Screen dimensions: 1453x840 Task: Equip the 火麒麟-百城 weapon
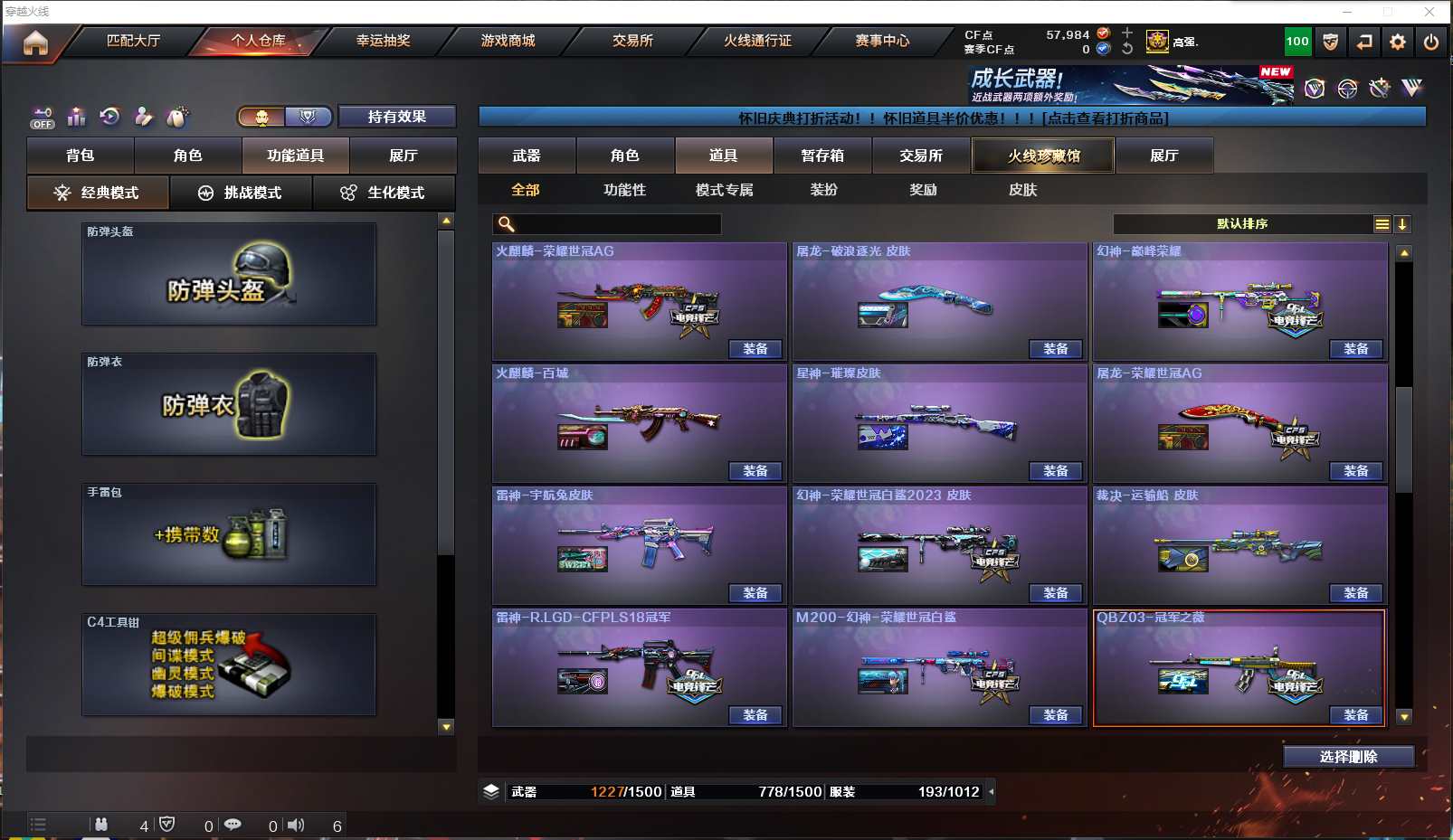755,471
